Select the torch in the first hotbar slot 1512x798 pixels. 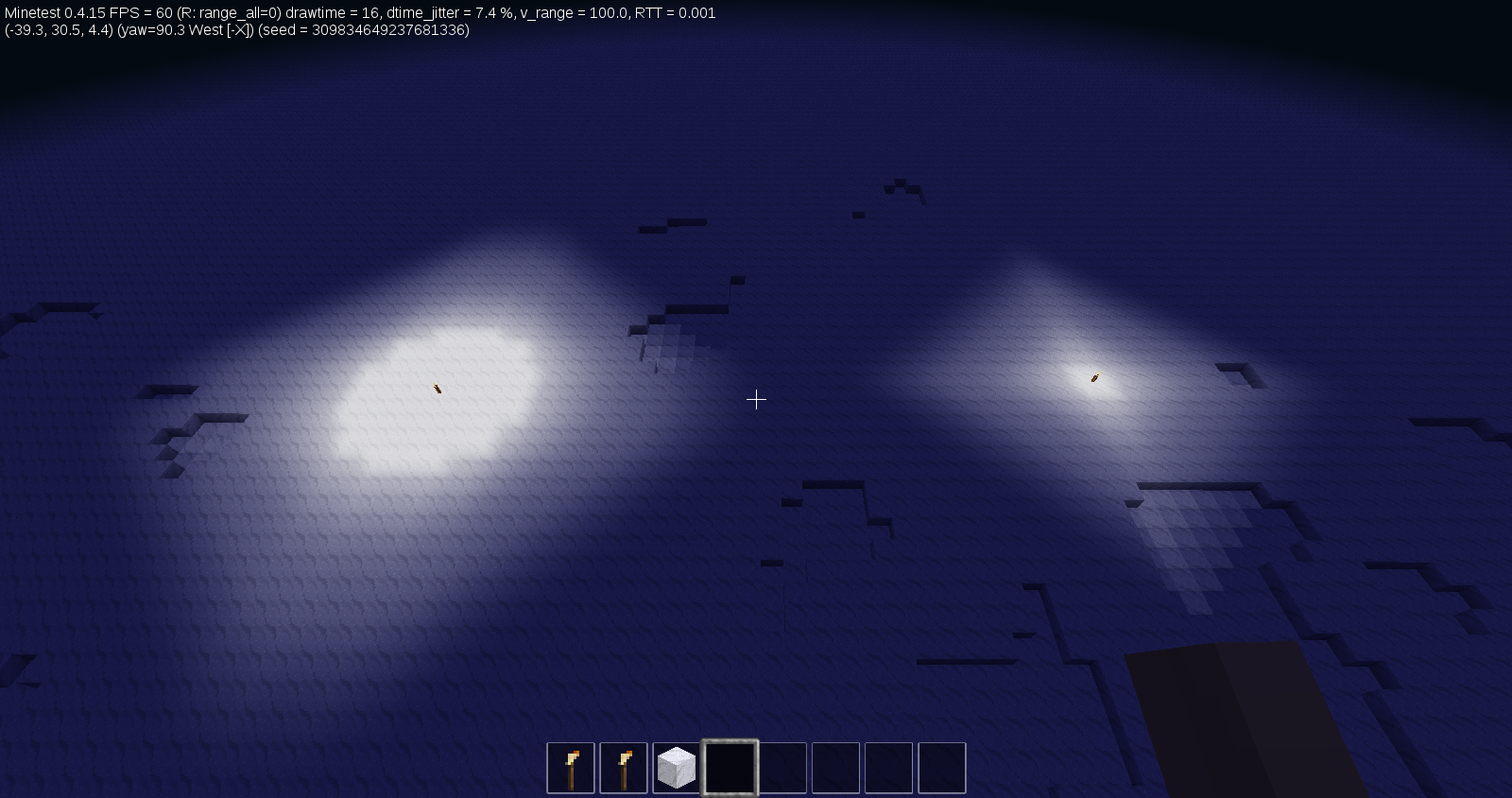click(x=572, y=768)
